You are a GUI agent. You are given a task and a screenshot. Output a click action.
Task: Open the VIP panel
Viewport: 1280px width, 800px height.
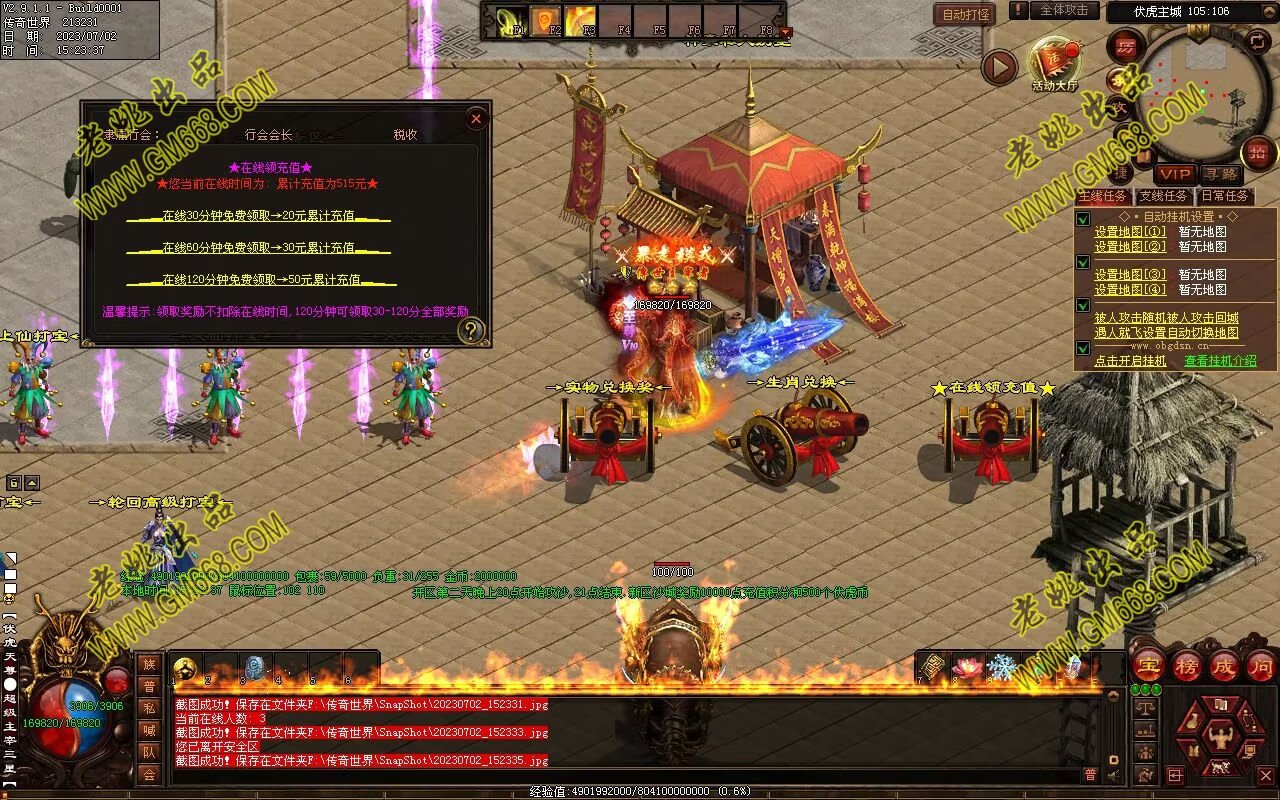coord(1175,174)
